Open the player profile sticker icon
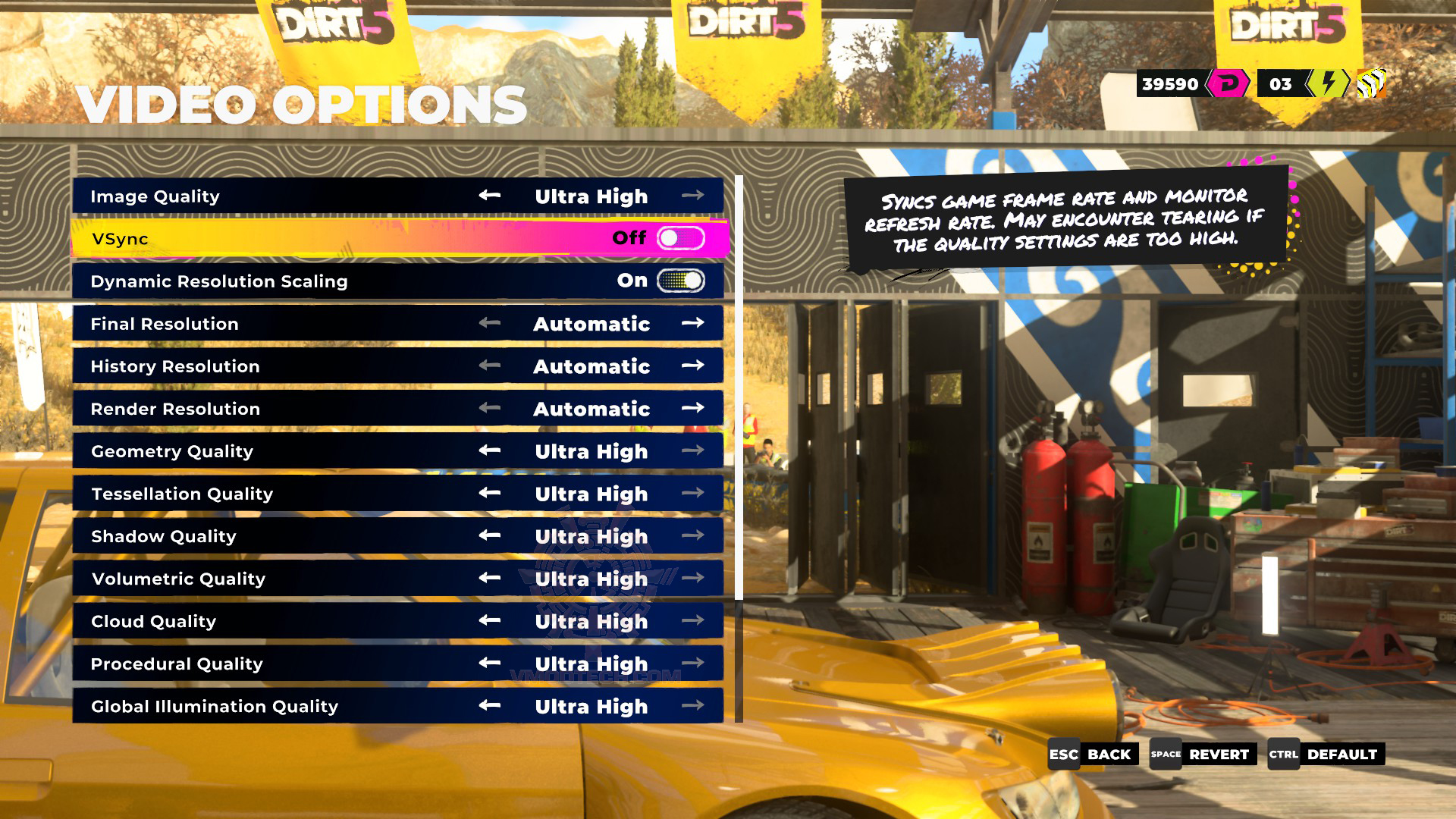Screen dimensions: 1456x819 pos(1371,83)
